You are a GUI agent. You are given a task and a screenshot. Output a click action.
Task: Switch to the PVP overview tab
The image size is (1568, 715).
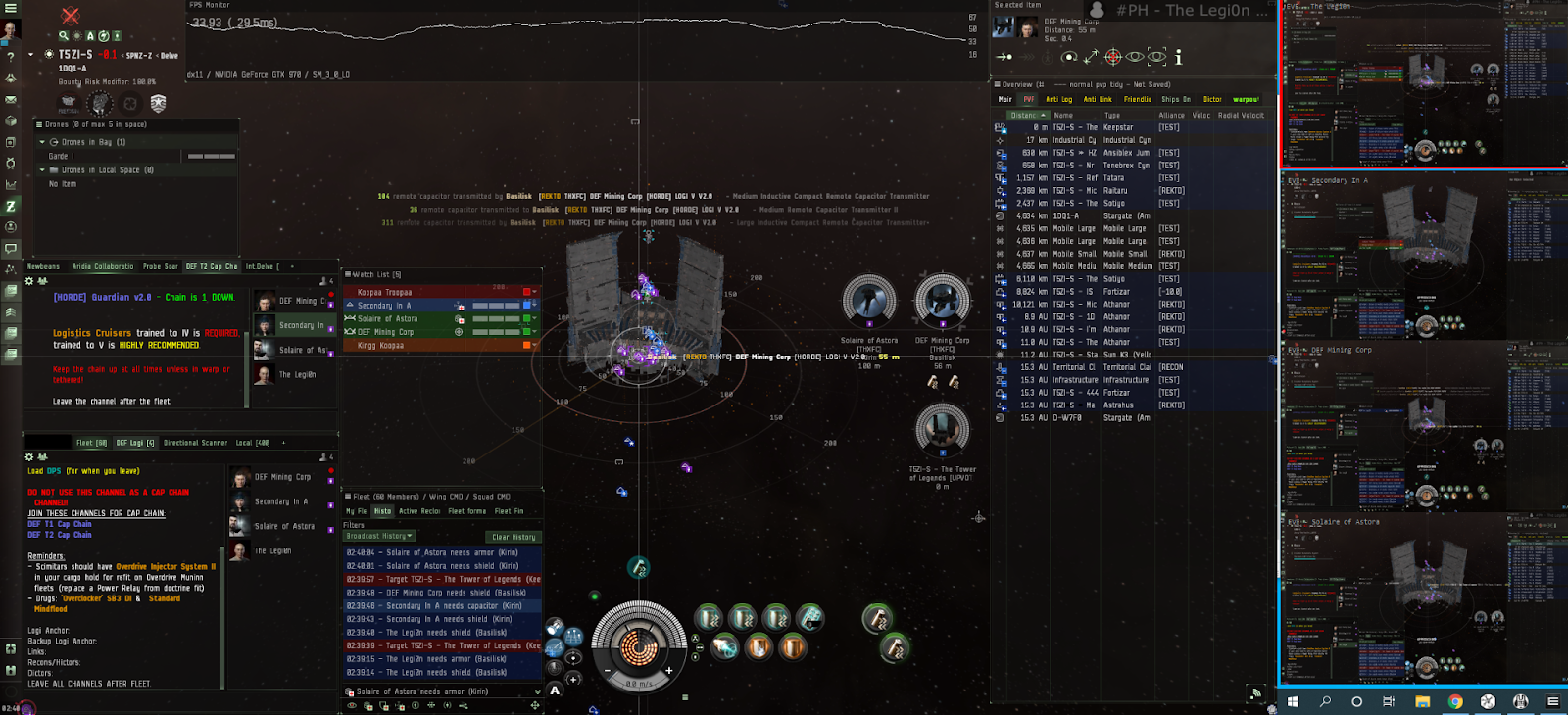(x=1029, y=99)
